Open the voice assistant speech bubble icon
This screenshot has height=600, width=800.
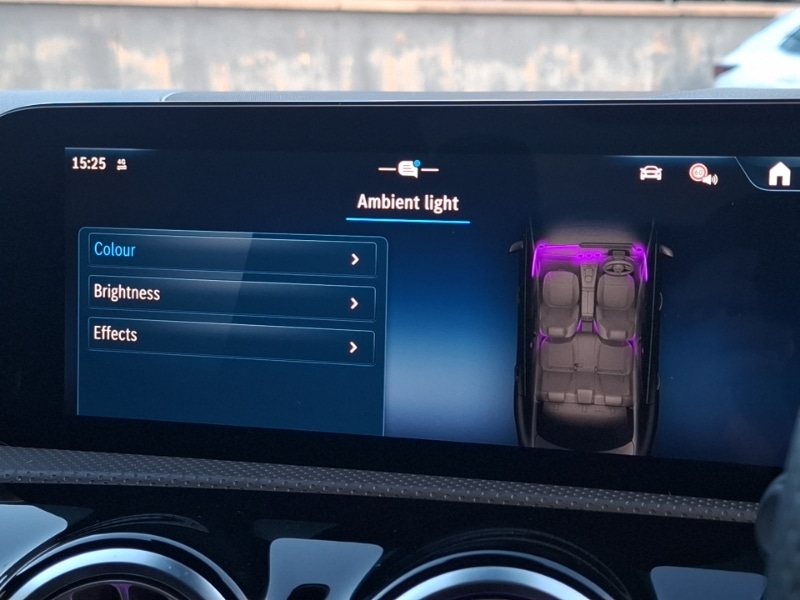408,168
